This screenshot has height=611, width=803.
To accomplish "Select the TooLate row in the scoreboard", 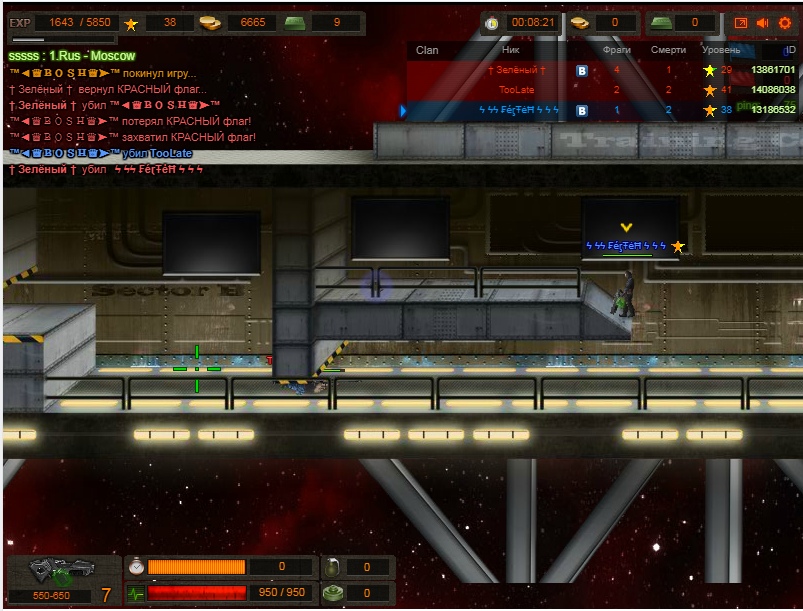I will click(517, 90).
